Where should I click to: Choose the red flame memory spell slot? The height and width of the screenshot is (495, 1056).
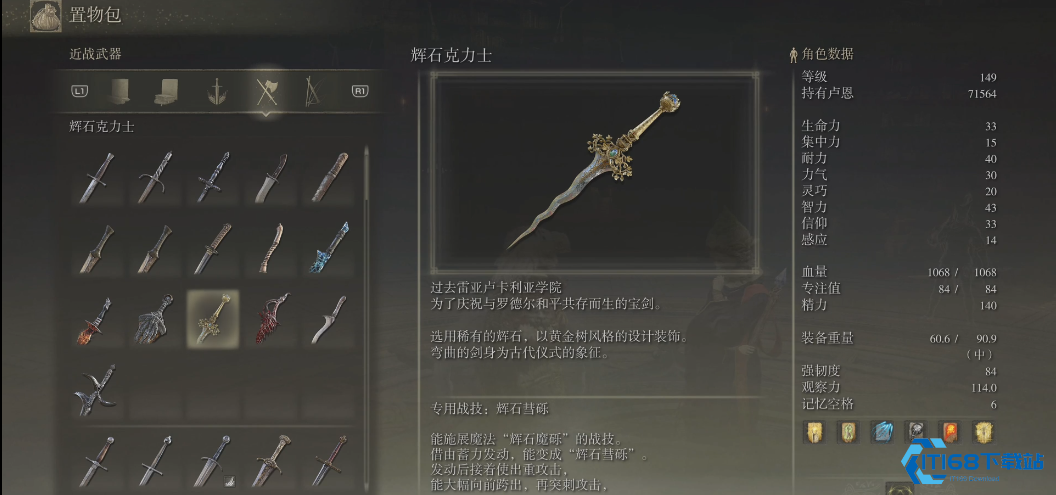point(950,431)
